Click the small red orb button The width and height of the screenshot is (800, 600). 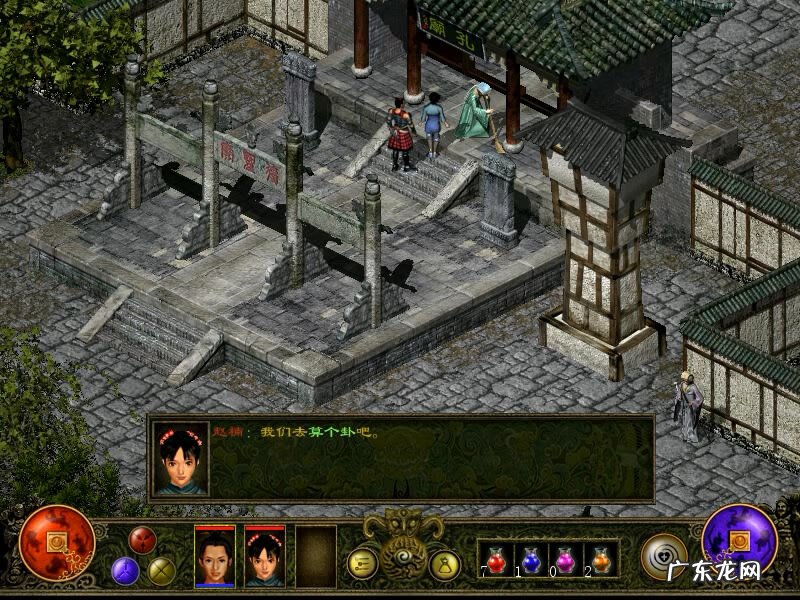click(143, 540)
